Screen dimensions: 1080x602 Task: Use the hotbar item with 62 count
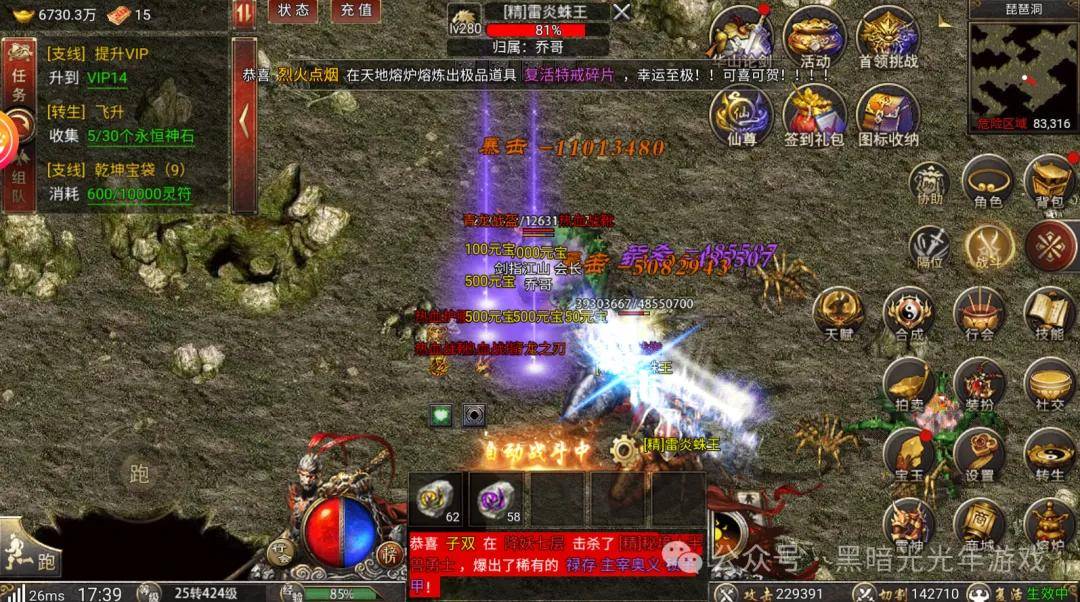437,498
